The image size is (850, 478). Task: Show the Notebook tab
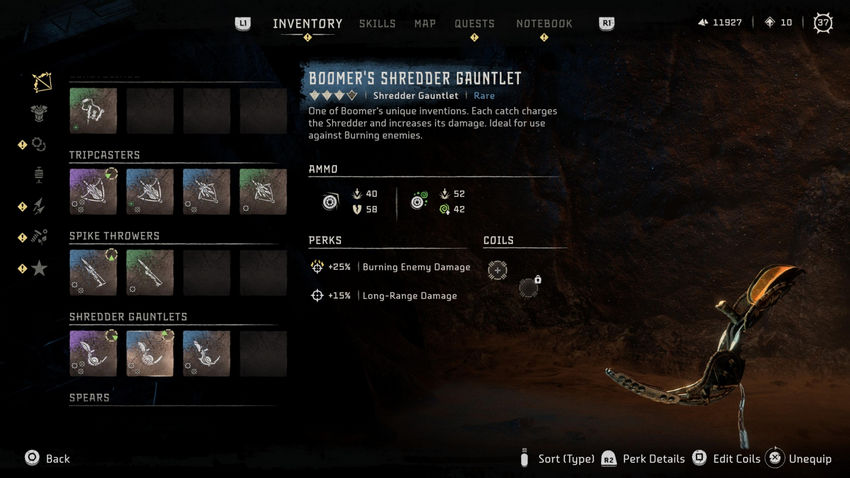pyautogui.click(x=544, y=24)
